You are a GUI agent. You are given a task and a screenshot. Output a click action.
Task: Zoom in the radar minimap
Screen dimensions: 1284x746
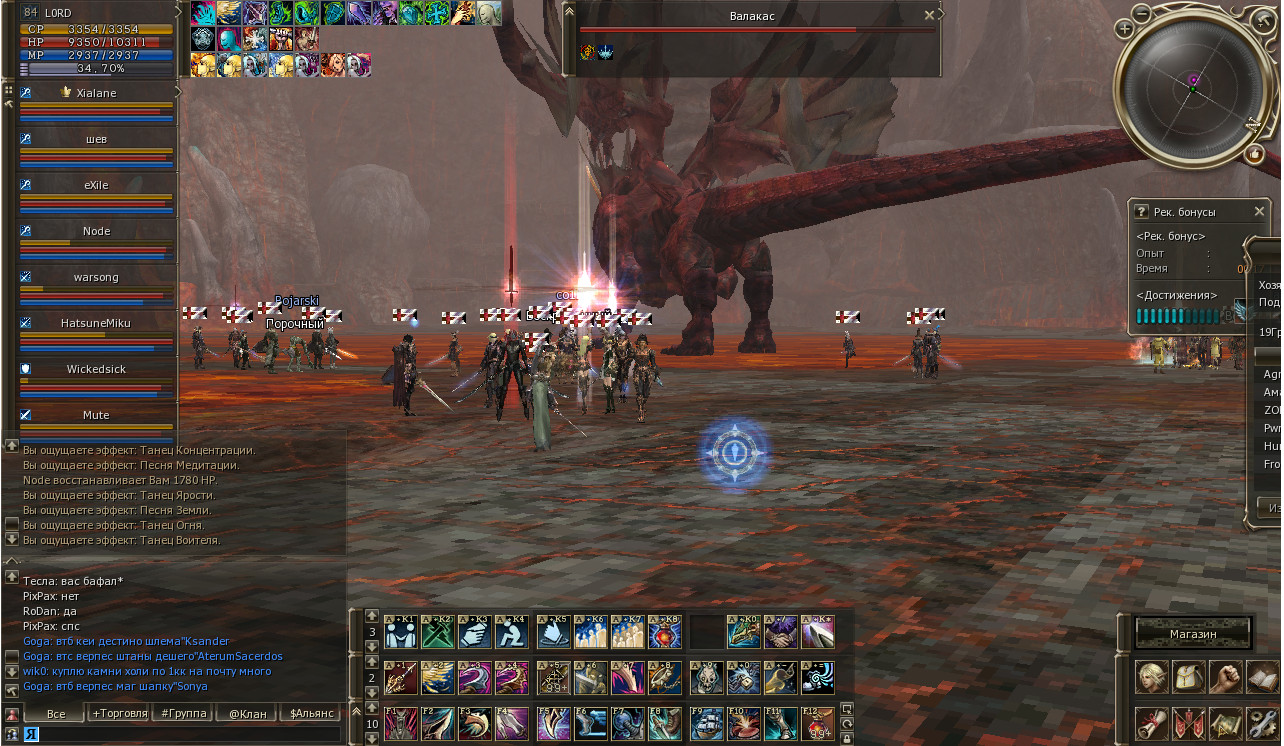click(1125, 29)
